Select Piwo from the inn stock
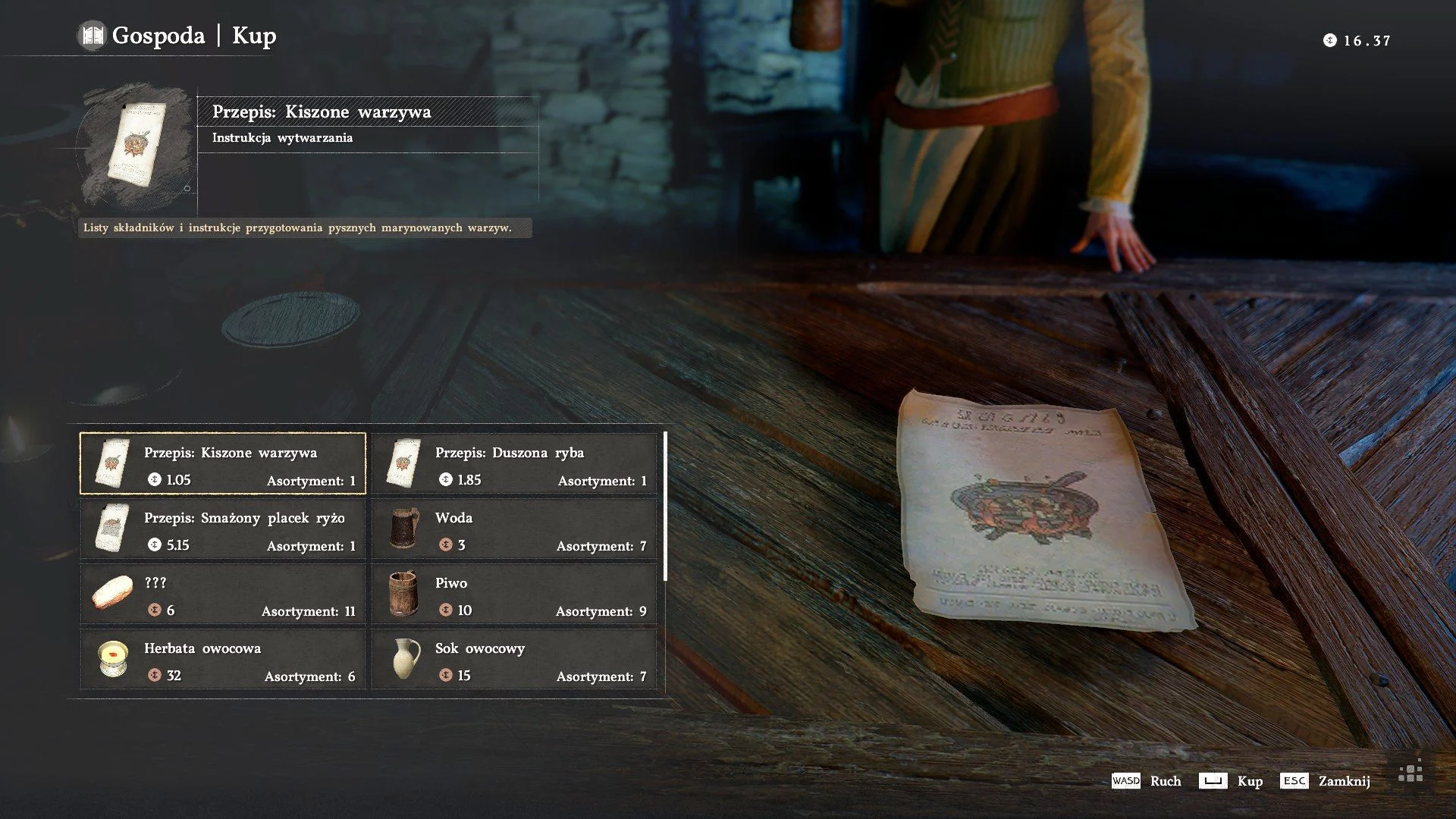The width and height of the screenshot is (1456, 819). pyautogui.click(x=514, y=594)
